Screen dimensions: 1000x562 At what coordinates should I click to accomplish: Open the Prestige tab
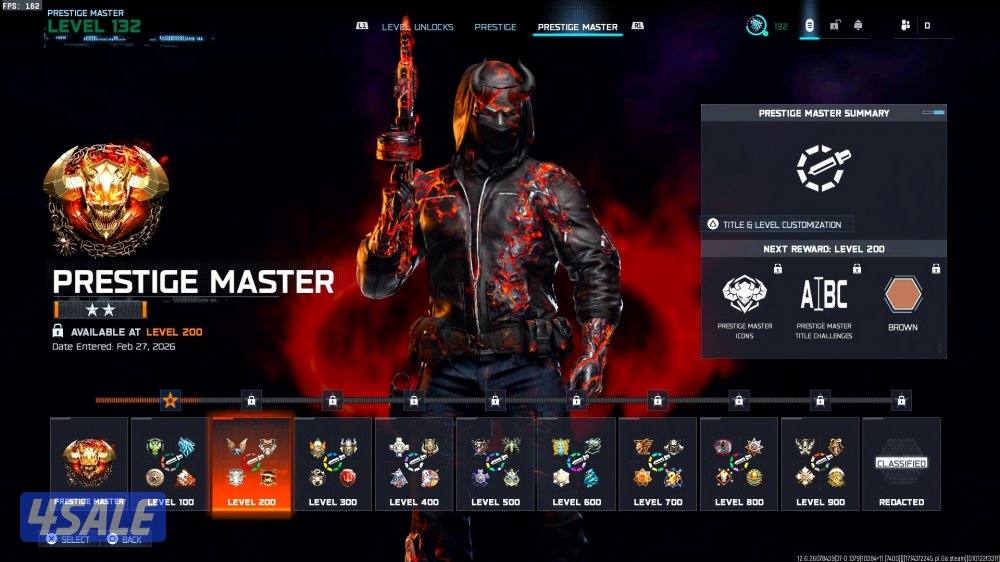click(495, 27)
